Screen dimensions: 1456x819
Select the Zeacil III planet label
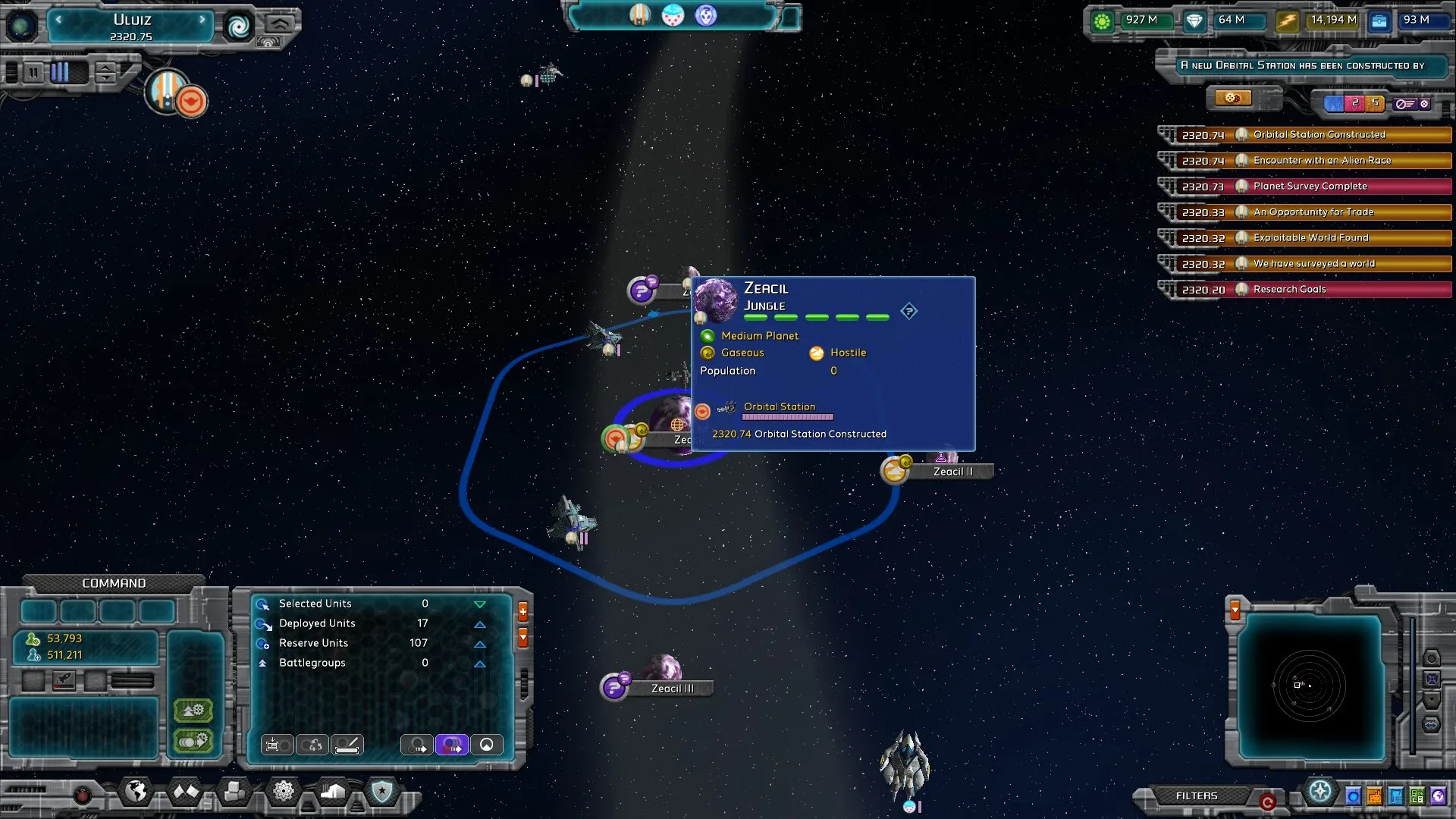[672, 689]
